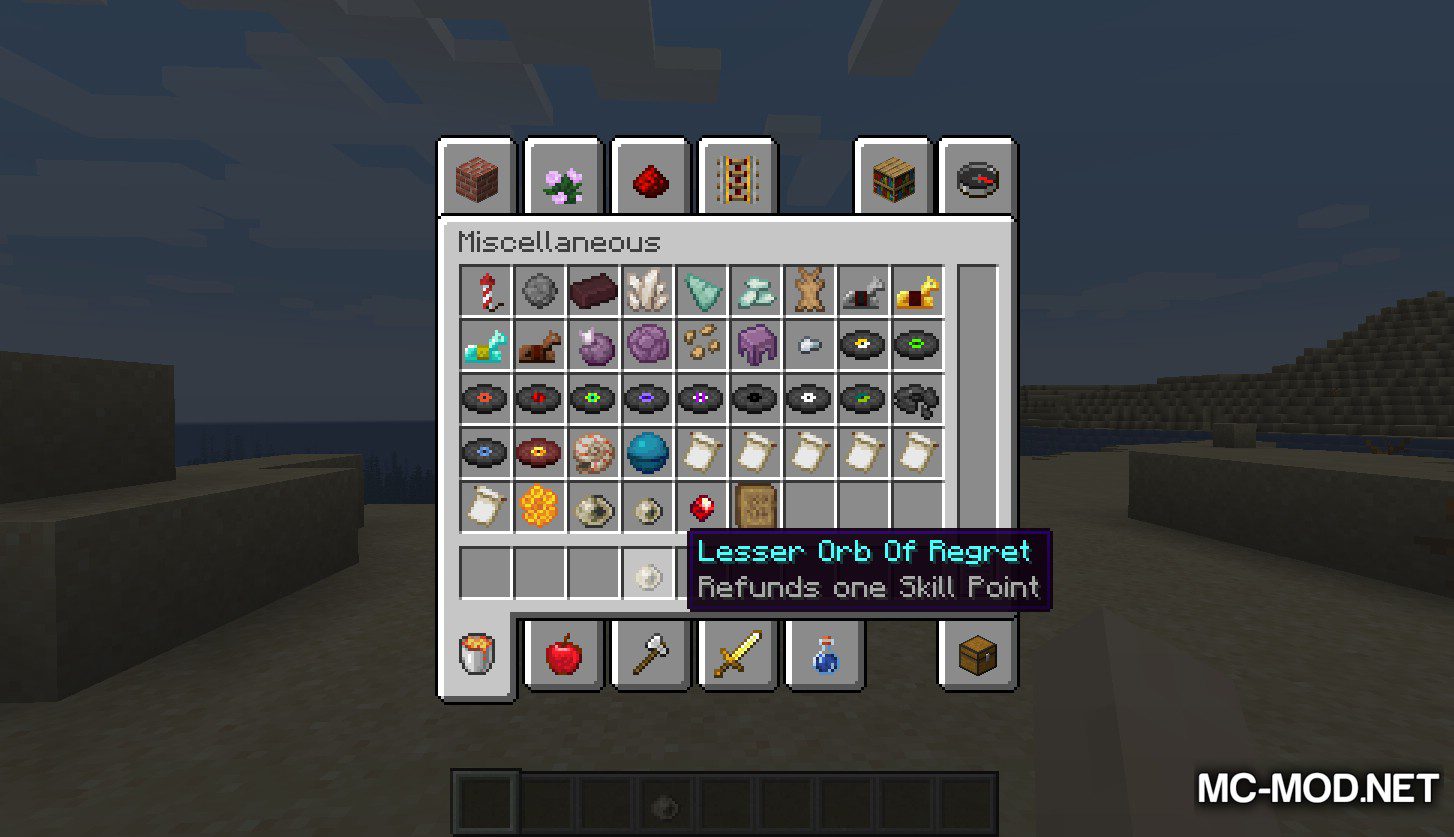This screenshot has height=837, width=1454.
Task: Switch to the golden sword Combat tab
Action: pyautogui.click(x=736, y=655)
